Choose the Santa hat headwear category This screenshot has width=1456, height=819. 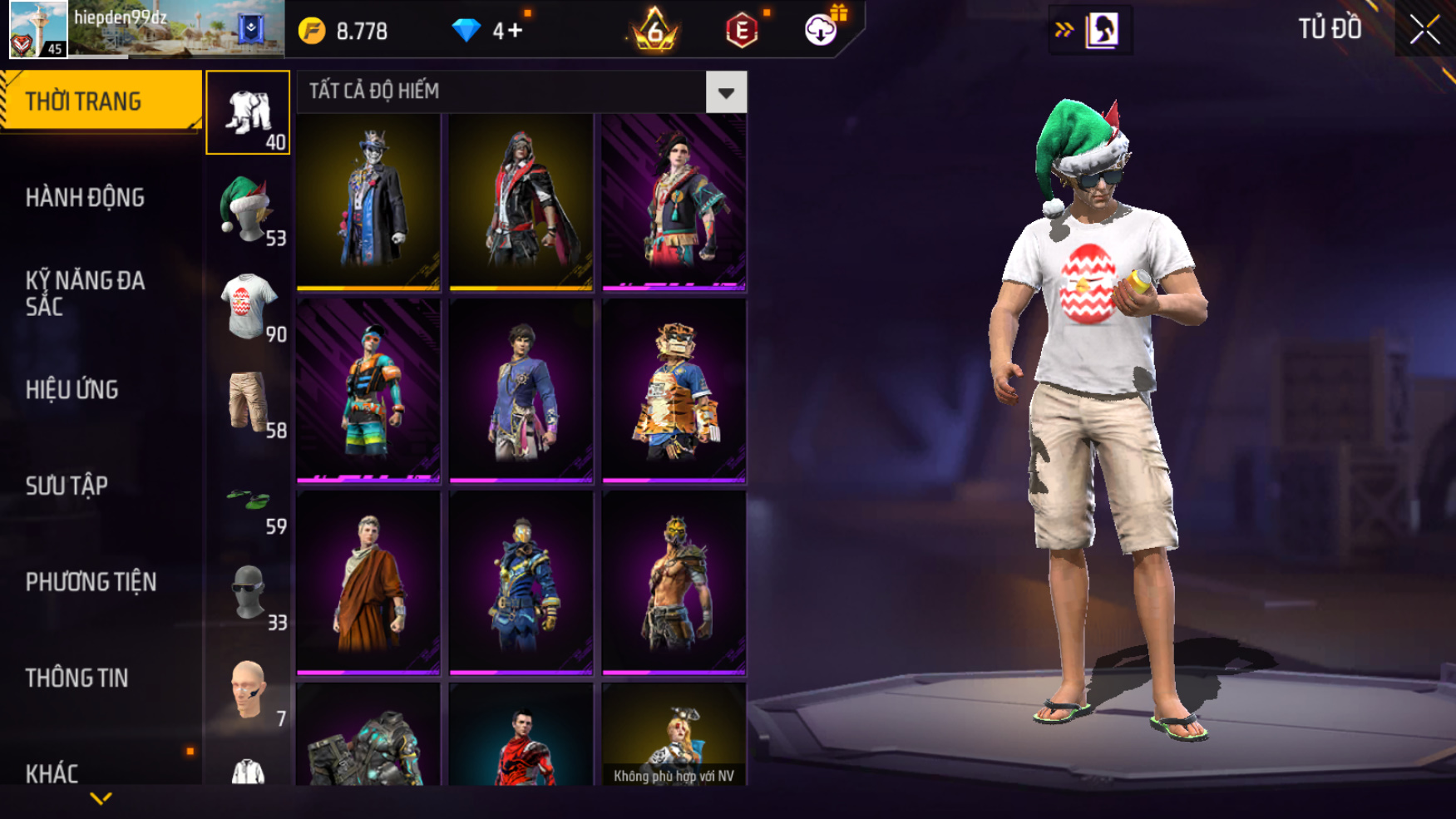coord(248,210)
